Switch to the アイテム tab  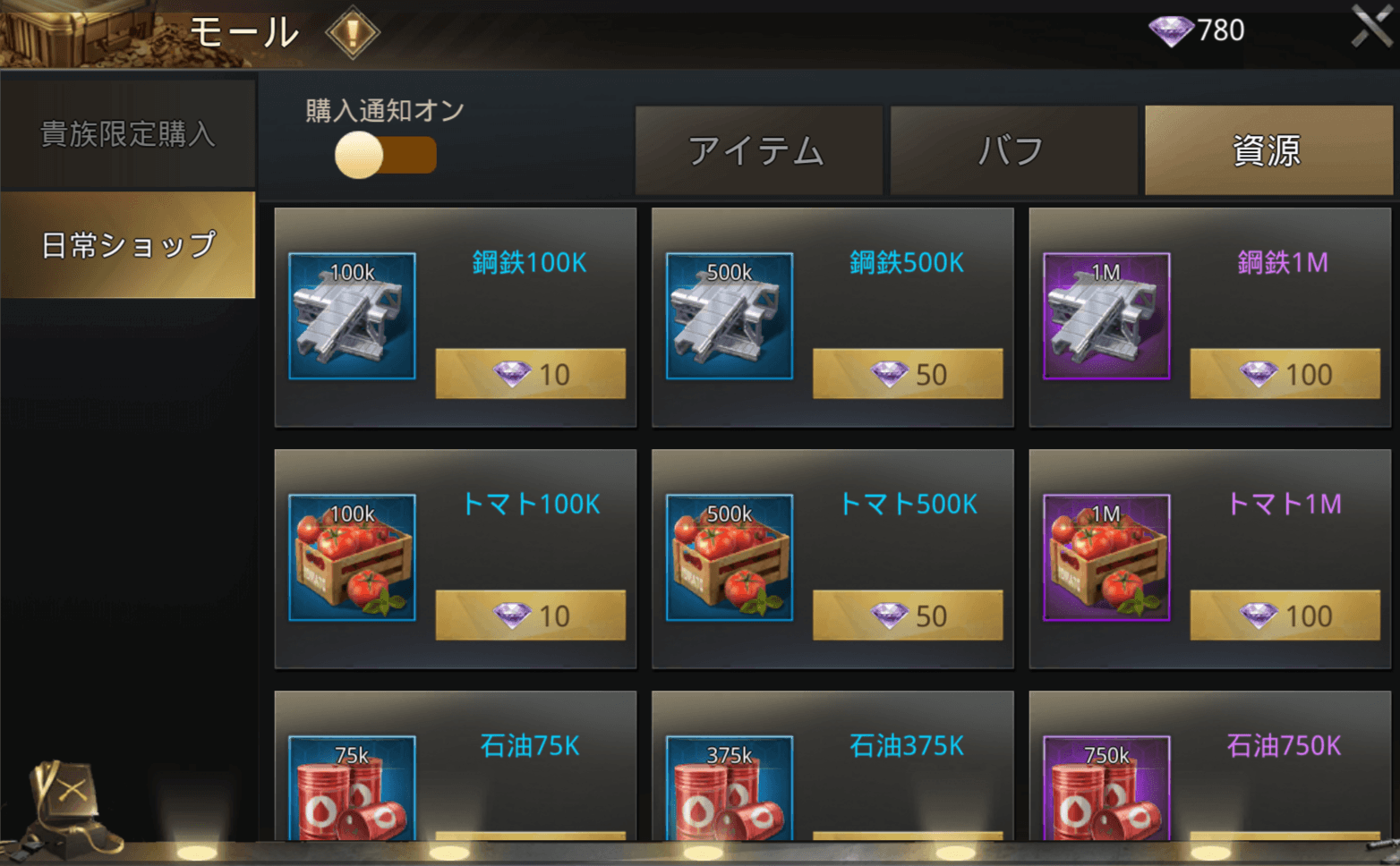click(758, 150)
